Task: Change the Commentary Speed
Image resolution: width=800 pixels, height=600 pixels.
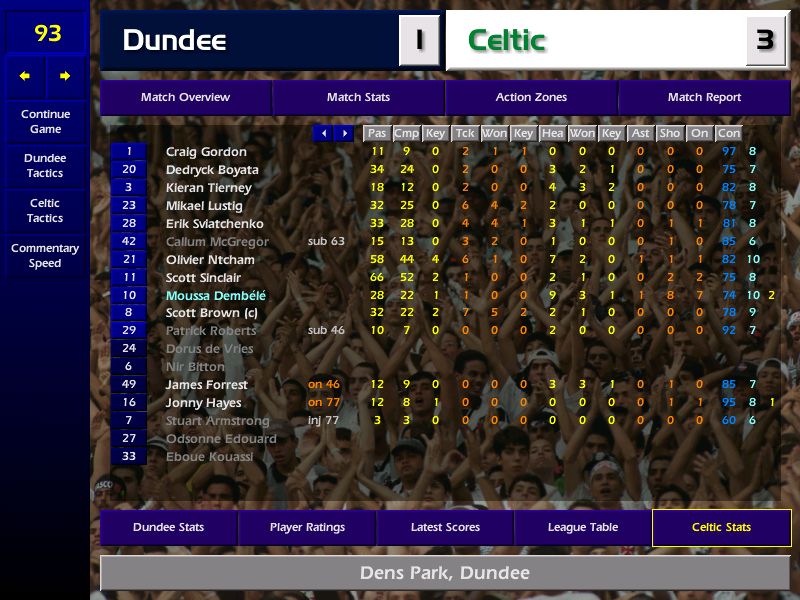Action: tap(45, 255)
